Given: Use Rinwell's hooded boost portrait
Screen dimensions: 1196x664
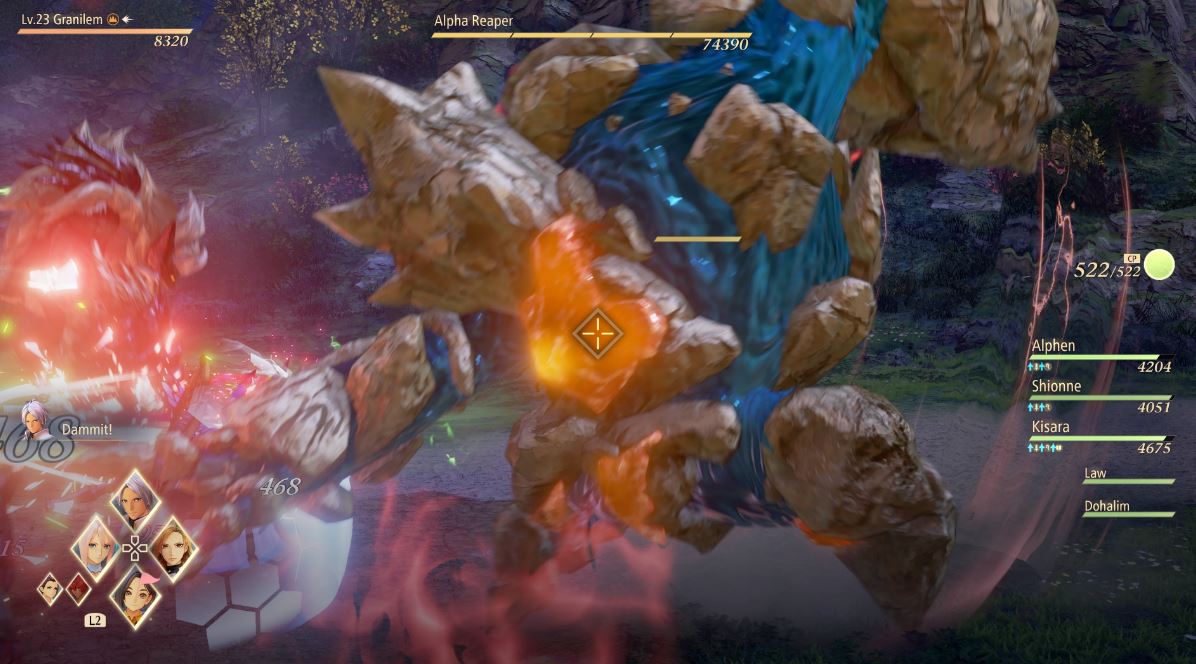Looking at the screenshot, I should click(x=135, y=594).
